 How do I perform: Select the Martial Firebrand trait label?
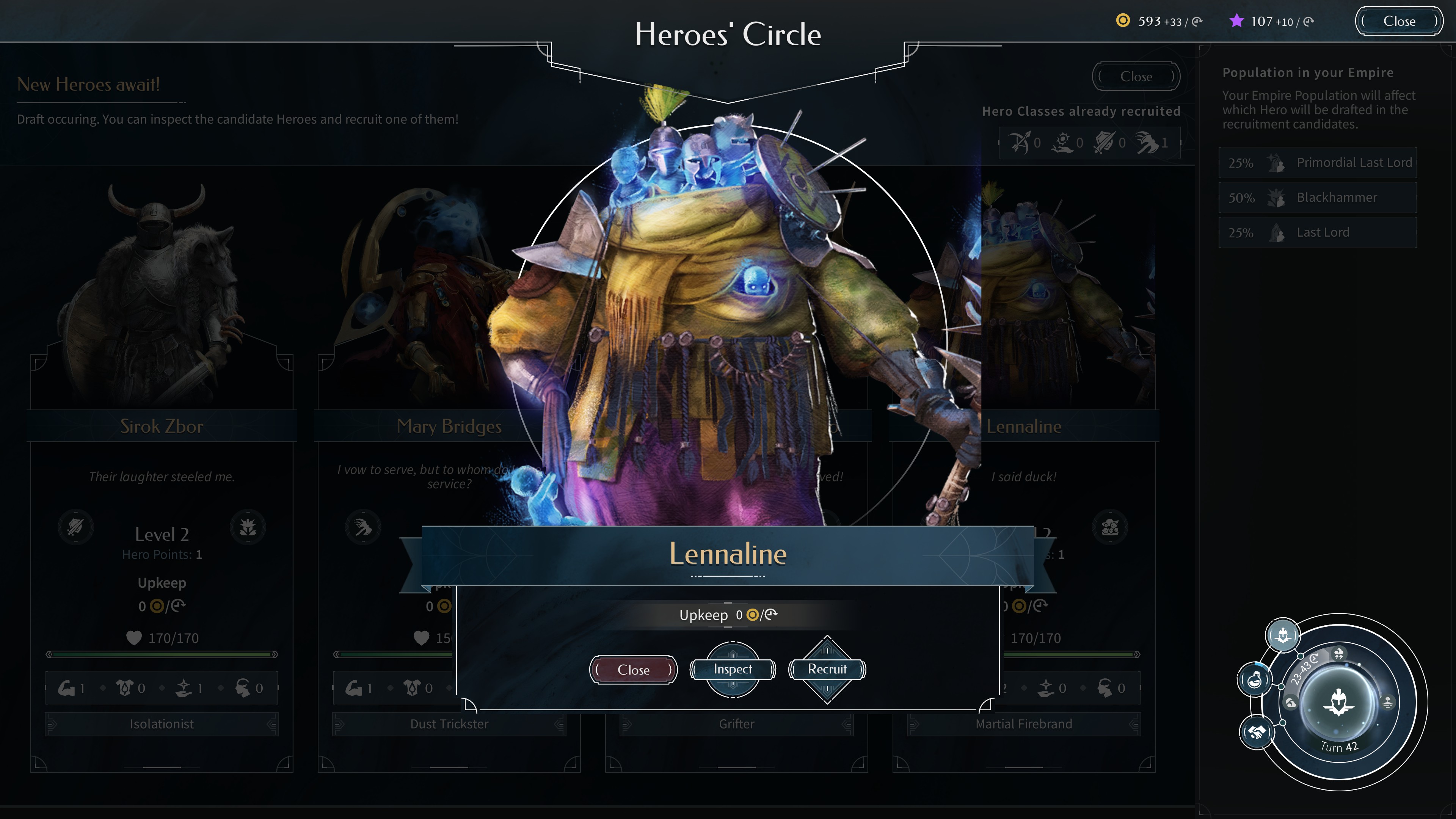point(1024,724)
